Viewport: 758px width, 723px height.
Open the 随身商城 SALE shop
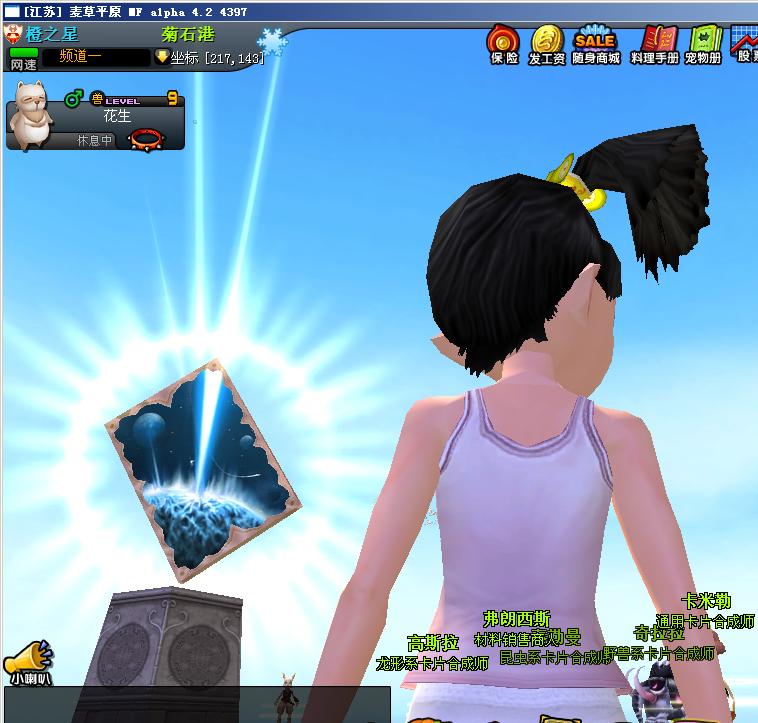(x=595, y=42)
